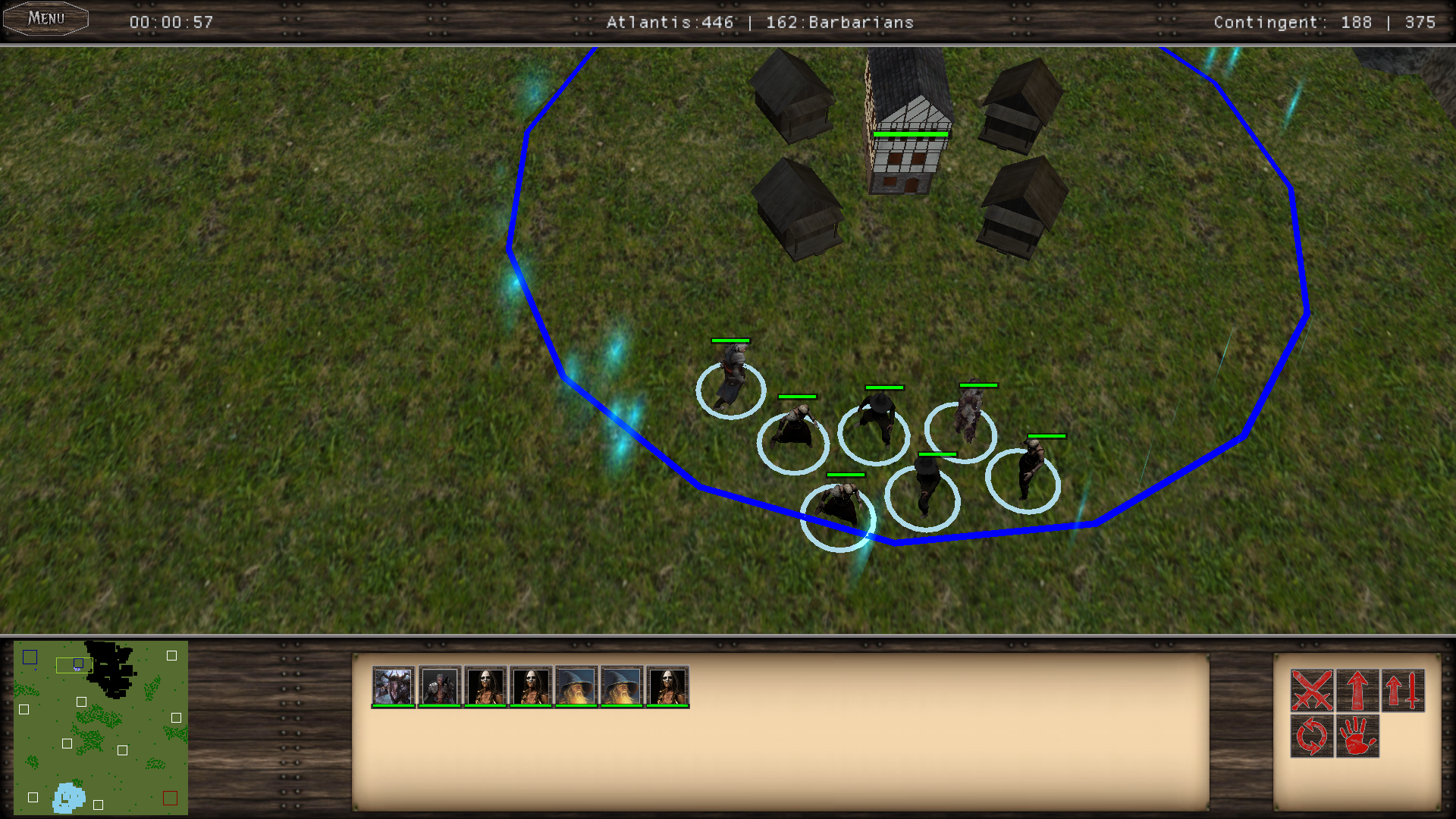Select the armored warrior unit portrait
This screenshot has width=1456, height=819.
click(440, 686)
